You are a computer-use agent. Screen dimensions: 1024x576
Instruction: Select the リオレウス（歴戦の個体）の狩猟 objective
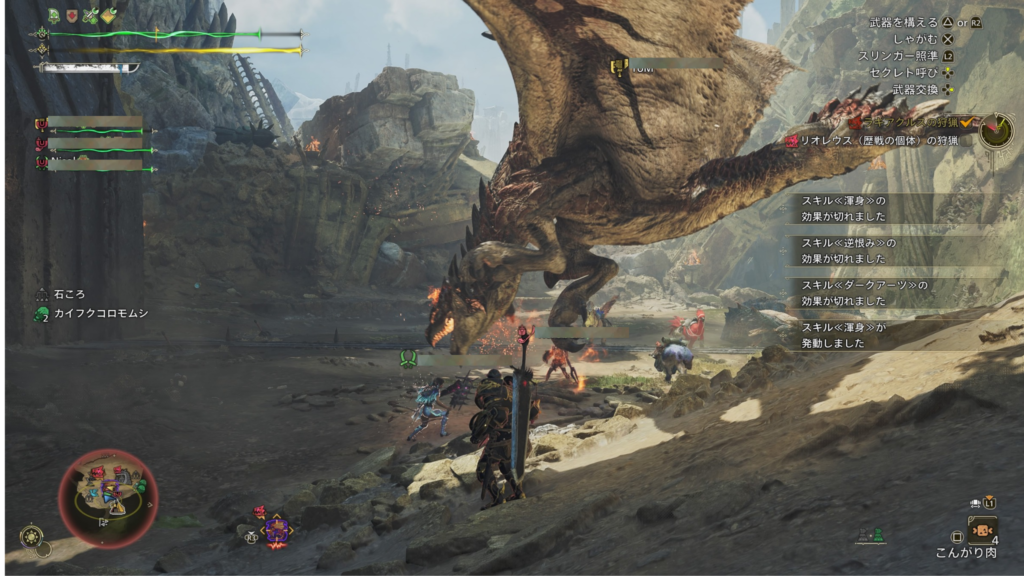870,142
